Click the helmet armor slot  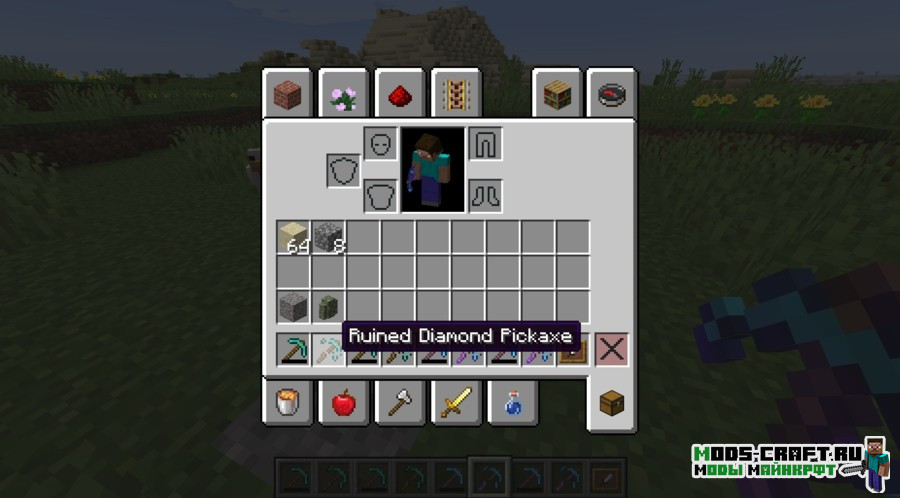coord(380,144)
